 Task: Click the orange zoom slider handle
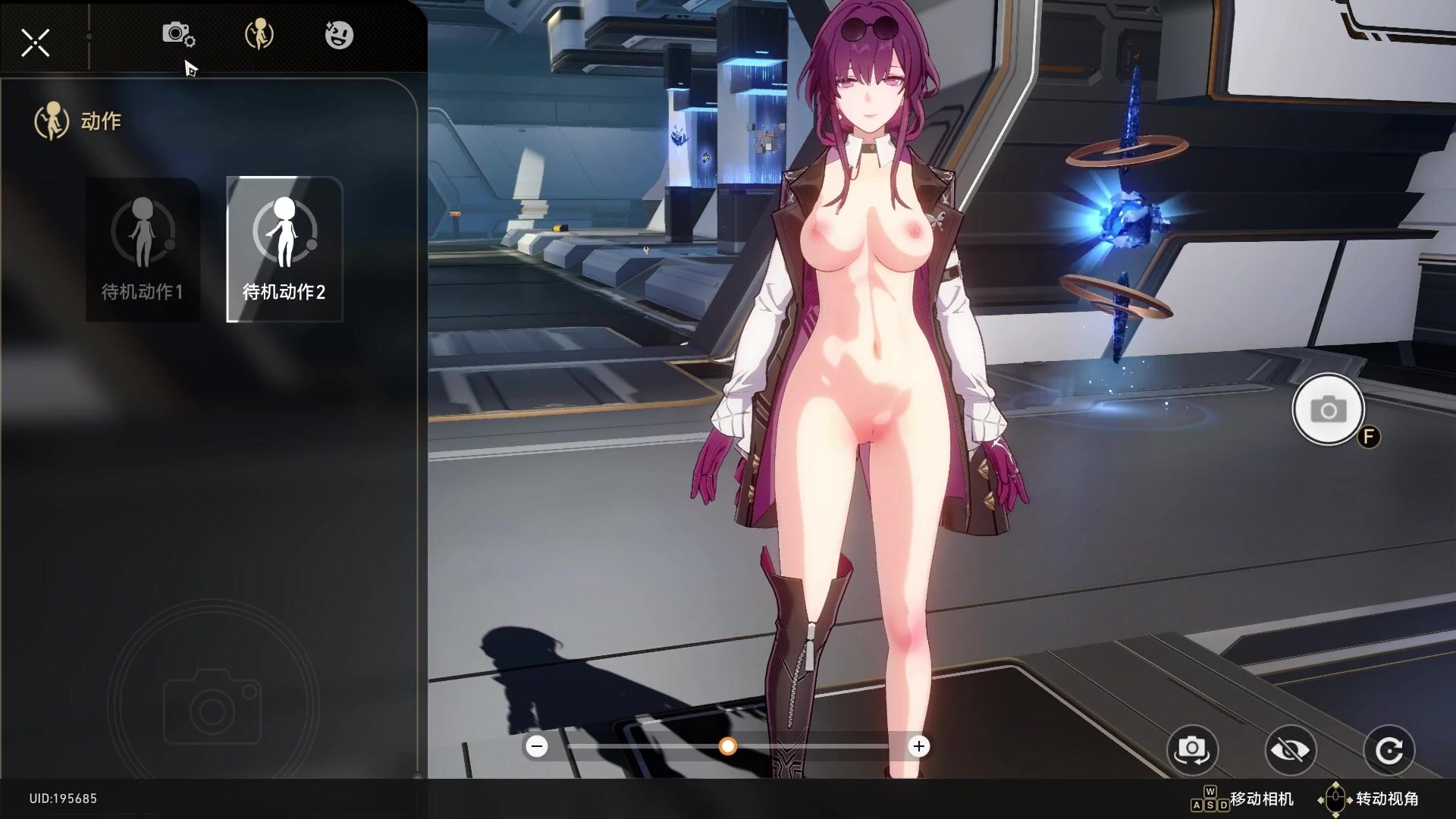[728, 747]
